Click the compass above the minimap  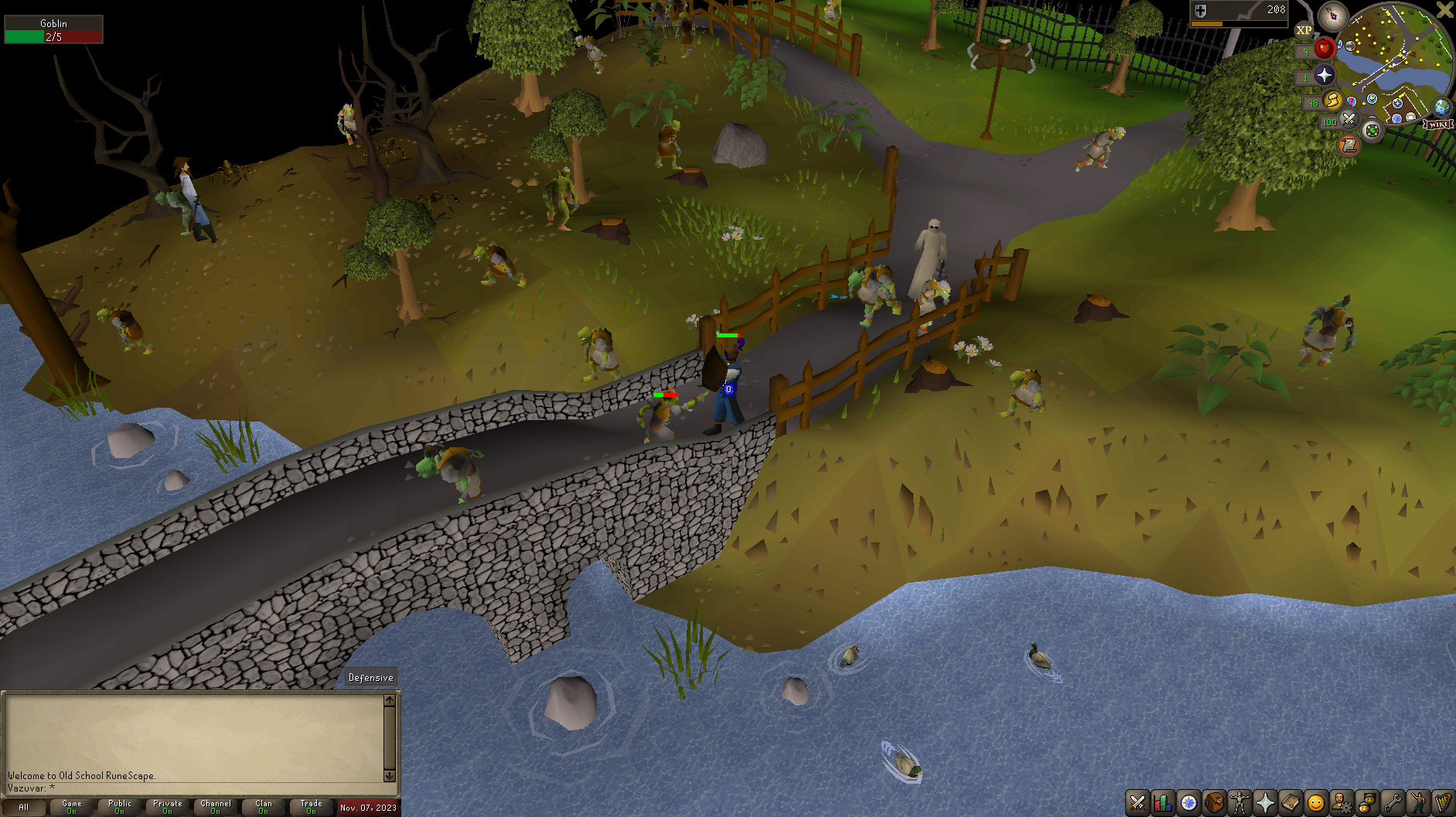(1332, 15)
